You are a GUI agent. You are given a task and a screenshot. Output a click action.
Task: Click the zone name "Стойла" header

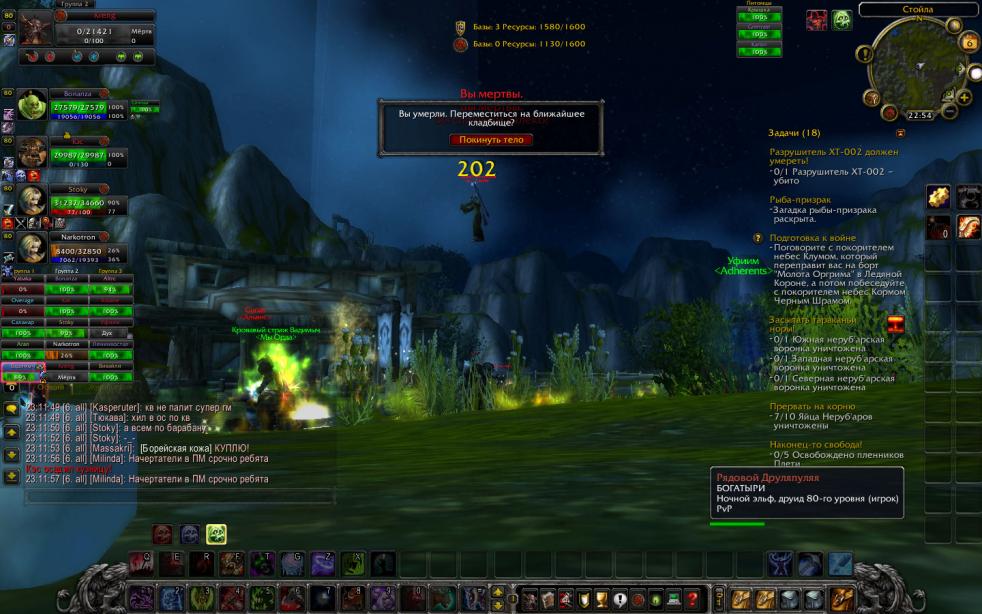pos(917,9)
